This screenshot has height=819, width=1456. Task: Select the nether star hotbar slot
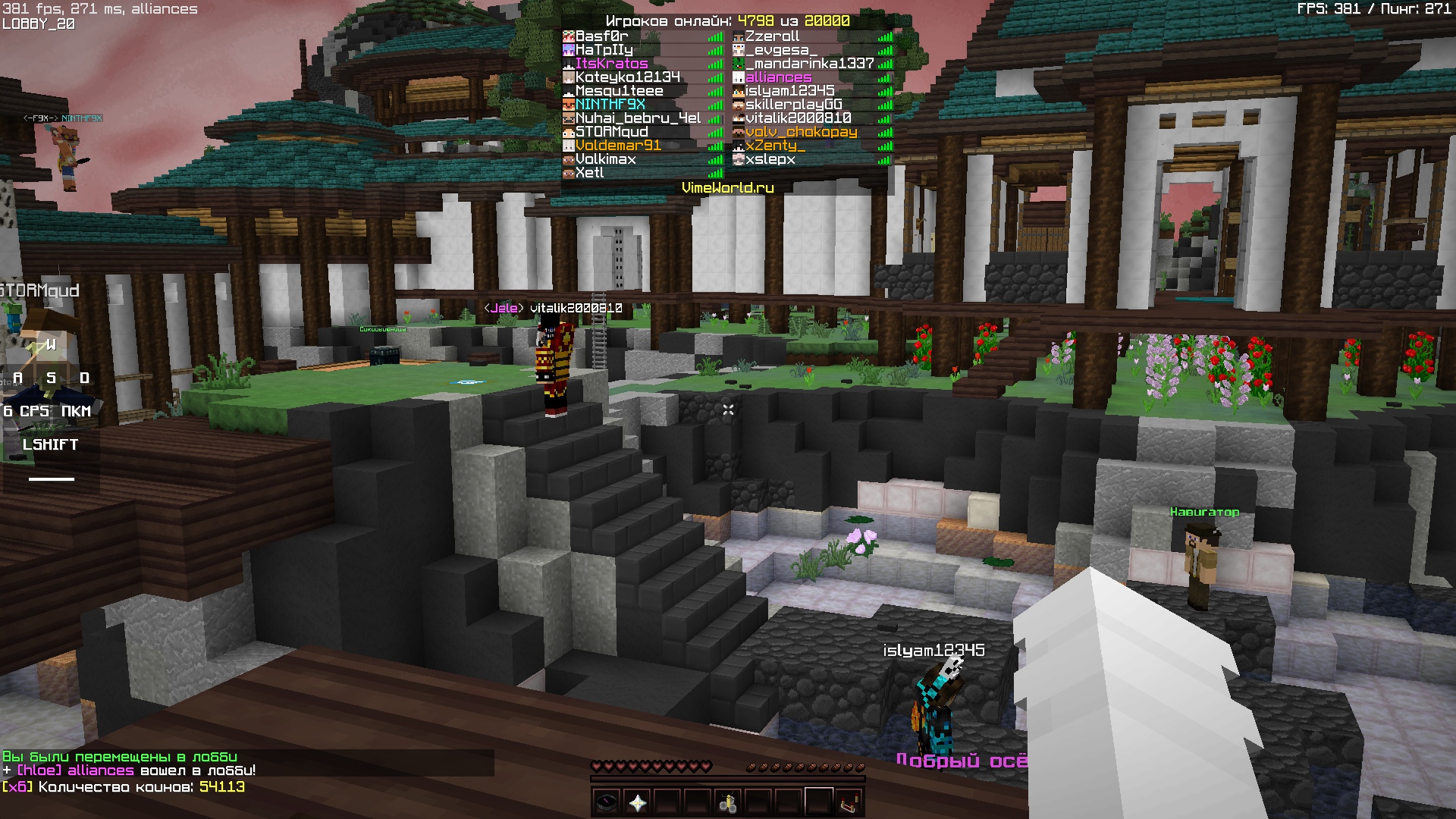637,801
